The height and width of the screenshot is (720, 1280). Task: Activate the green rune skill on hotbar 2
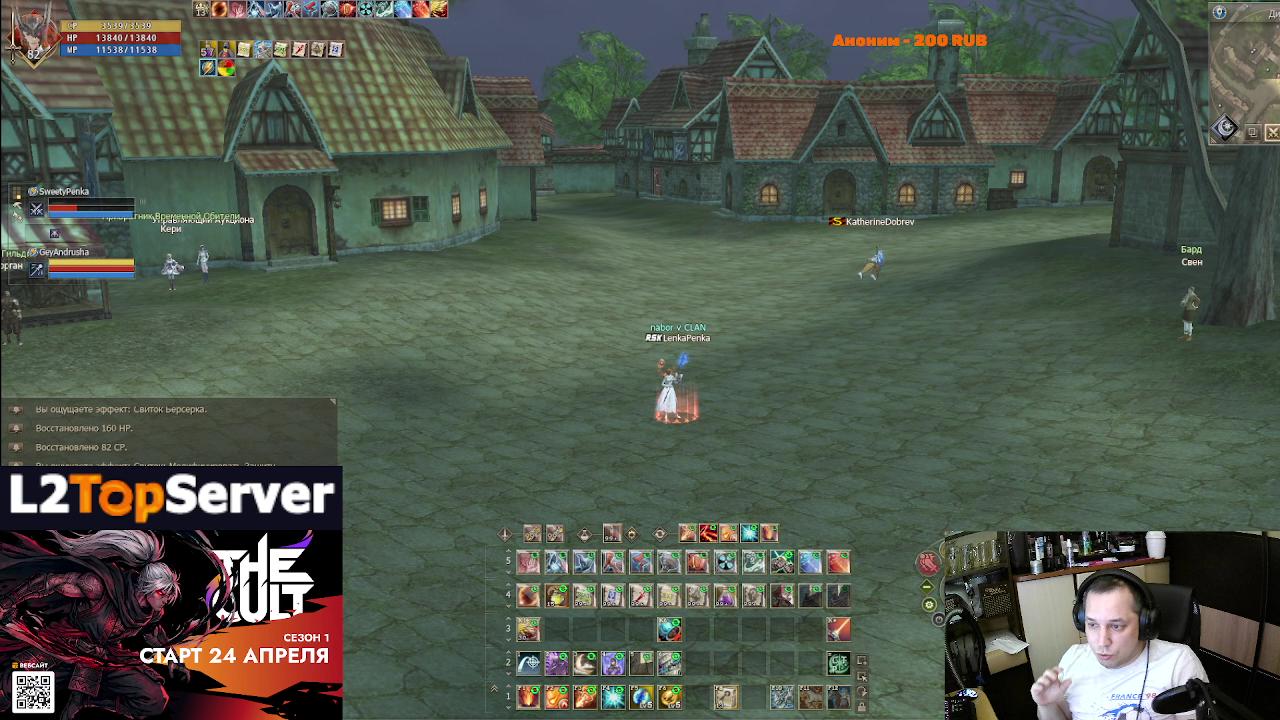838,662
